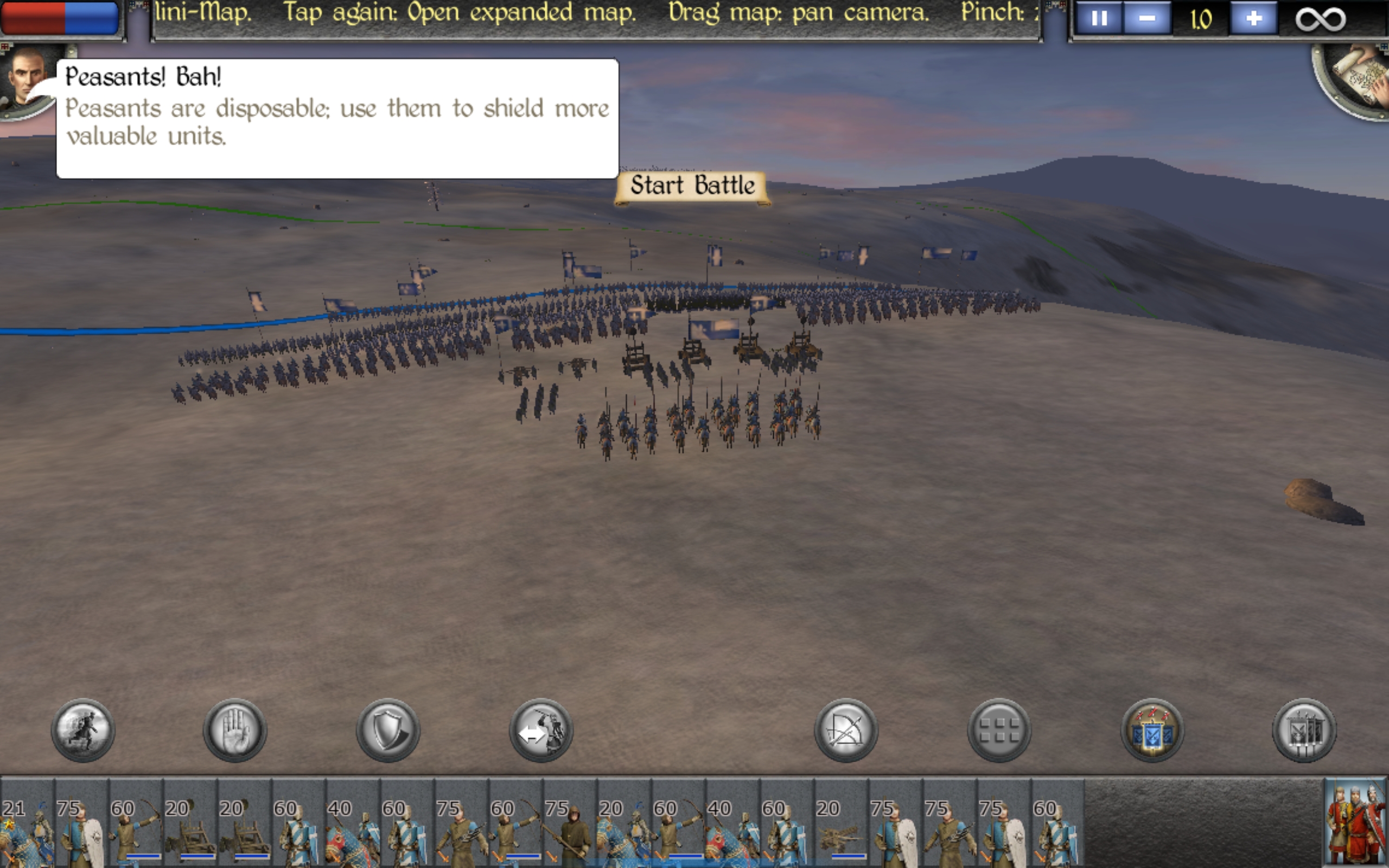Click the red-clad soldiers army card

click(x=1355, y=822)
